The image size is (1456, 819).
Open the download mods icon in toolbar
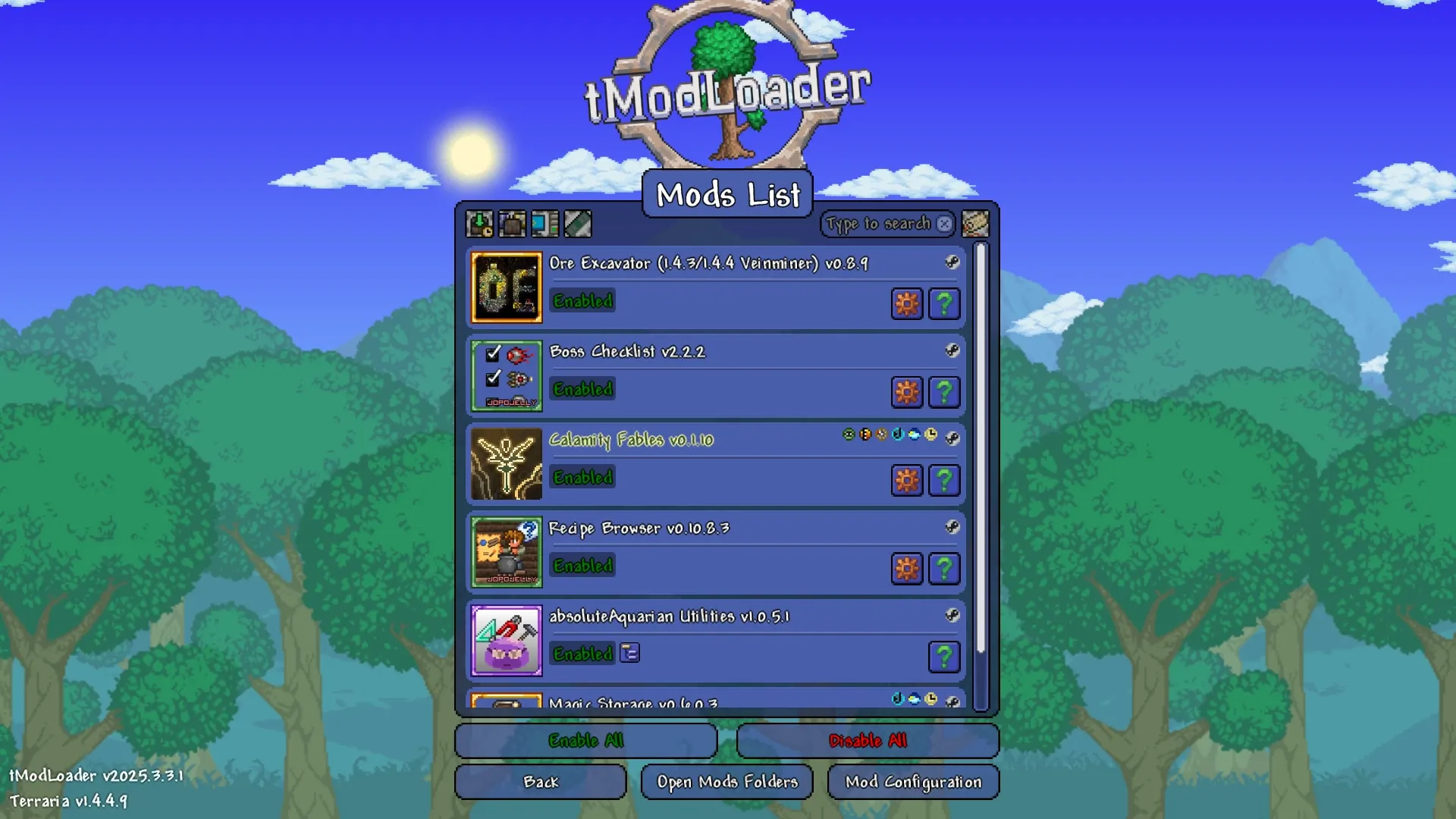click(480, 223)
